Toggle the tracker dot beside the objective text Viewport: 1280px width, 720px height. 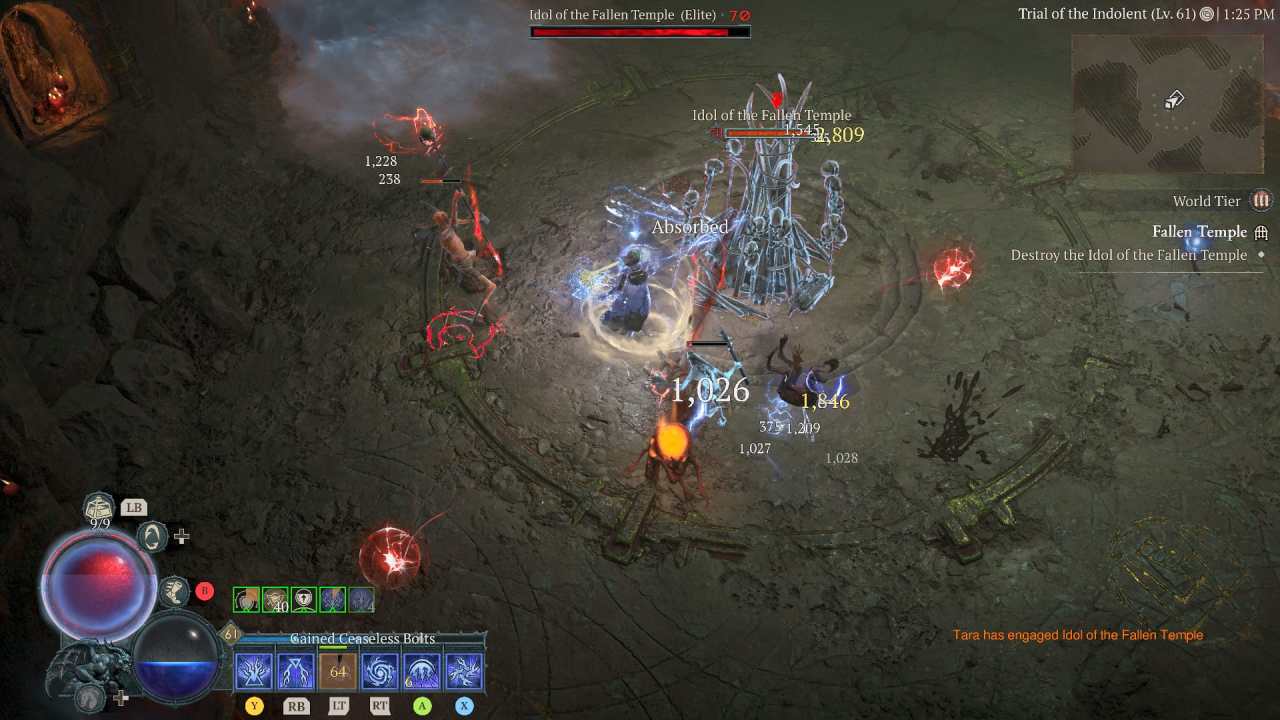[x=1261, y=254]
